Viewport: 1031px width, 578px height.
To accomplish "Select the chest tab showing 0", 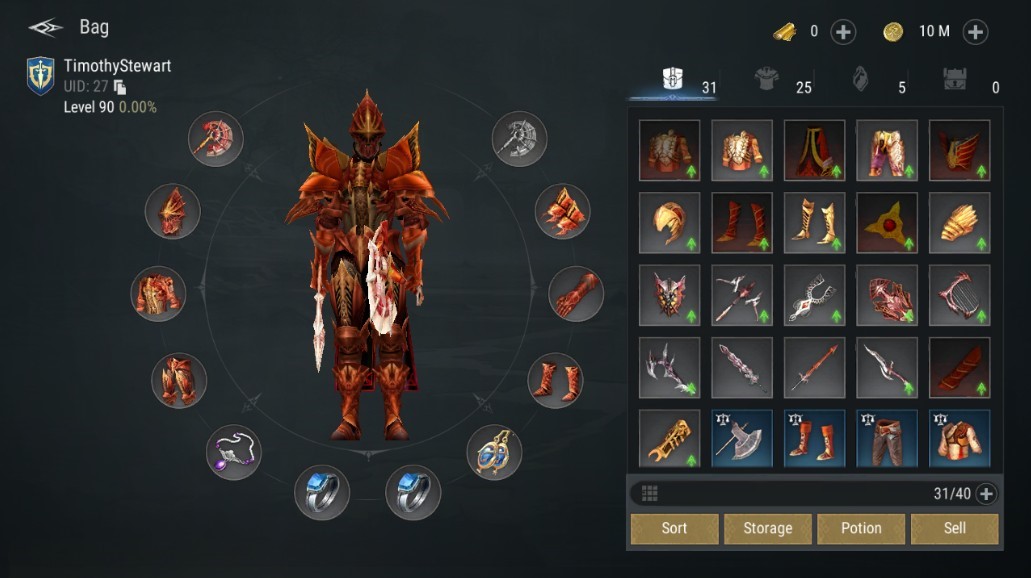I will click(x=956, y=81).
